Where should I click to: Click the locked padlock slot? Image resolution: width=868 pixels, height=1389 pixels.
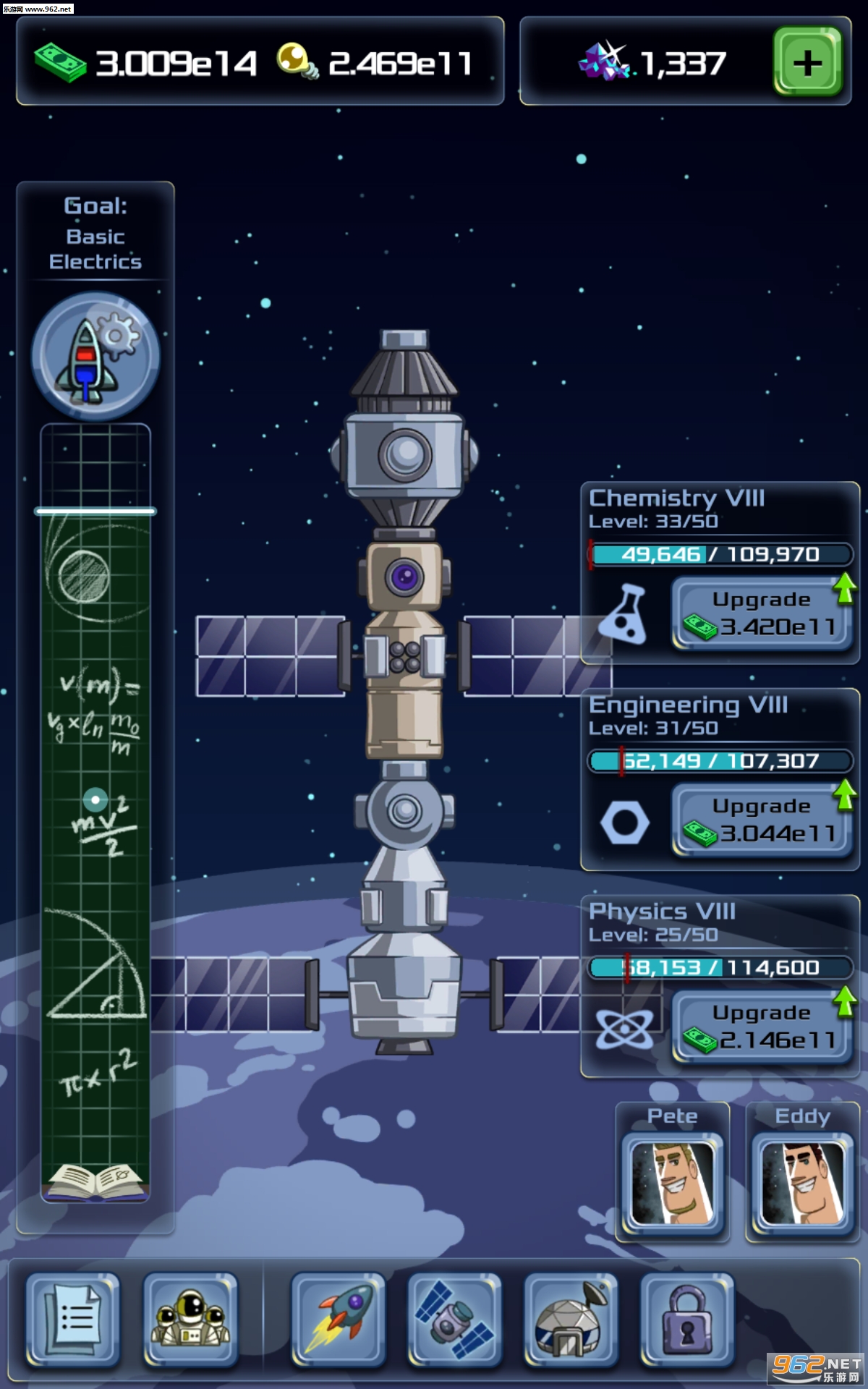point(687,1320)
